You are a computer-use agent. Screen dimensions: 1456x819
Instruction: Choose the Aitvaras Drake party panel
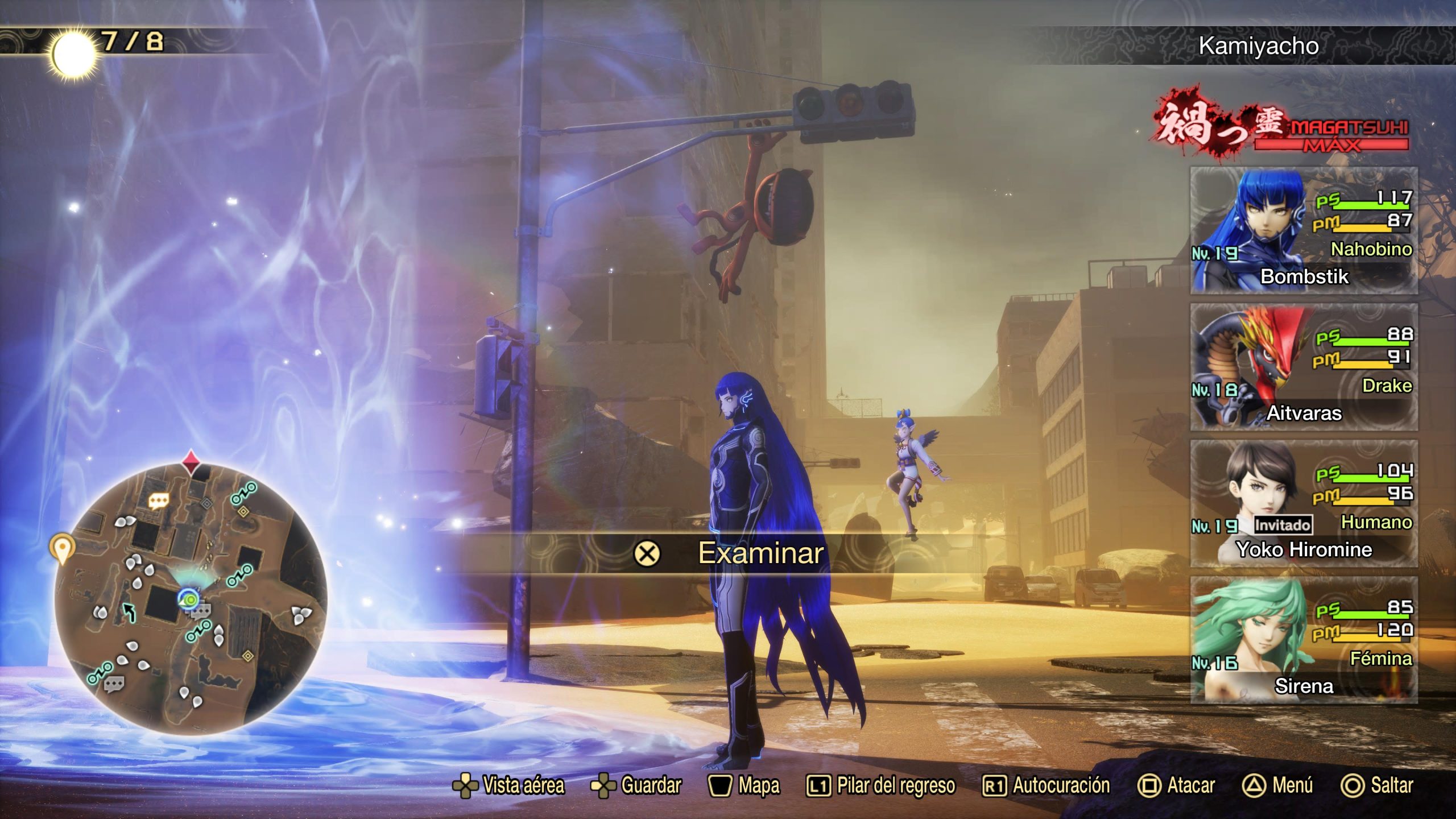(x=1304, y=367)
